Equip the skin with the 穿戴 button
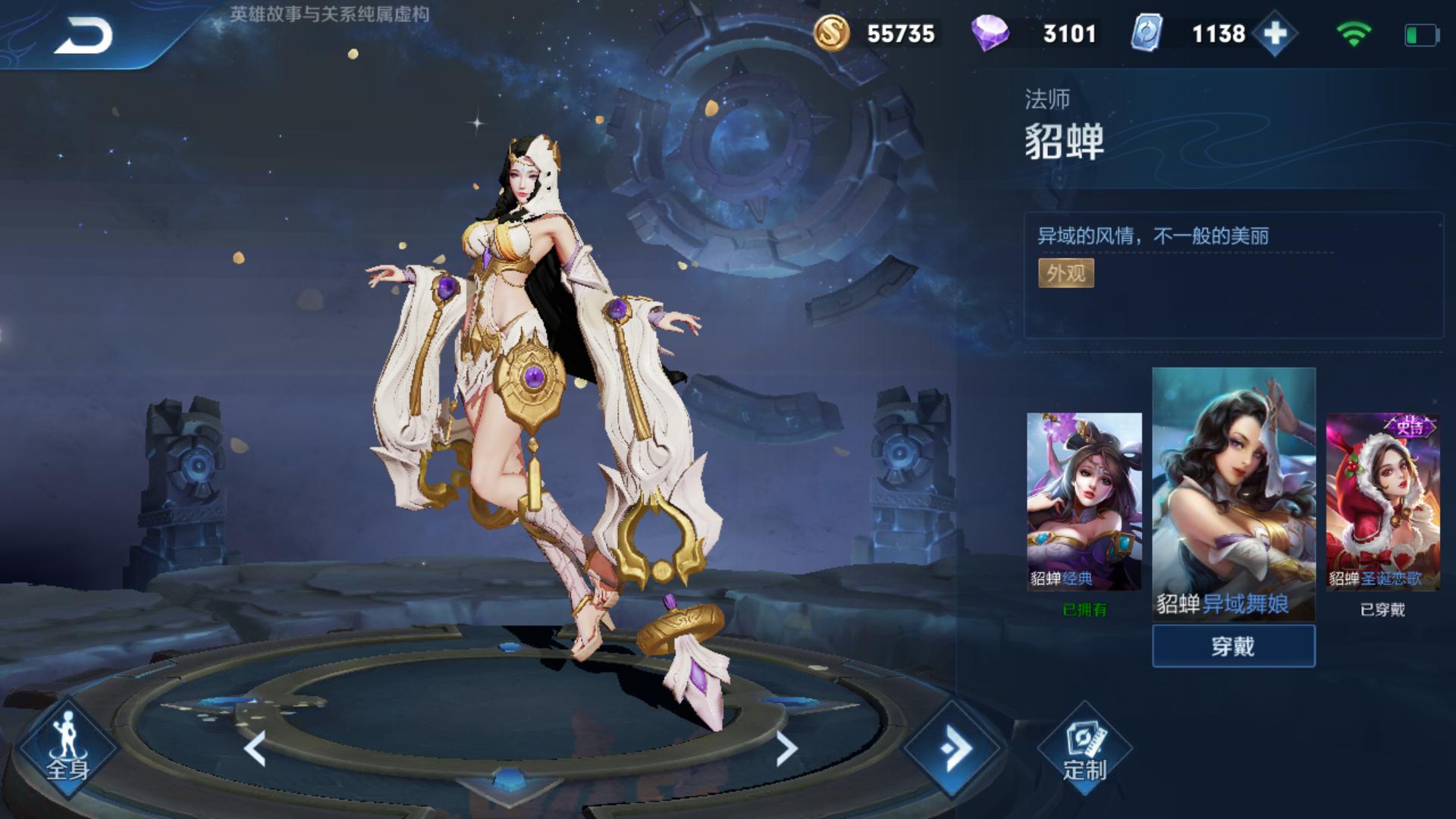Screen dimensions: 1456x819 click(x=1233, y=646)
